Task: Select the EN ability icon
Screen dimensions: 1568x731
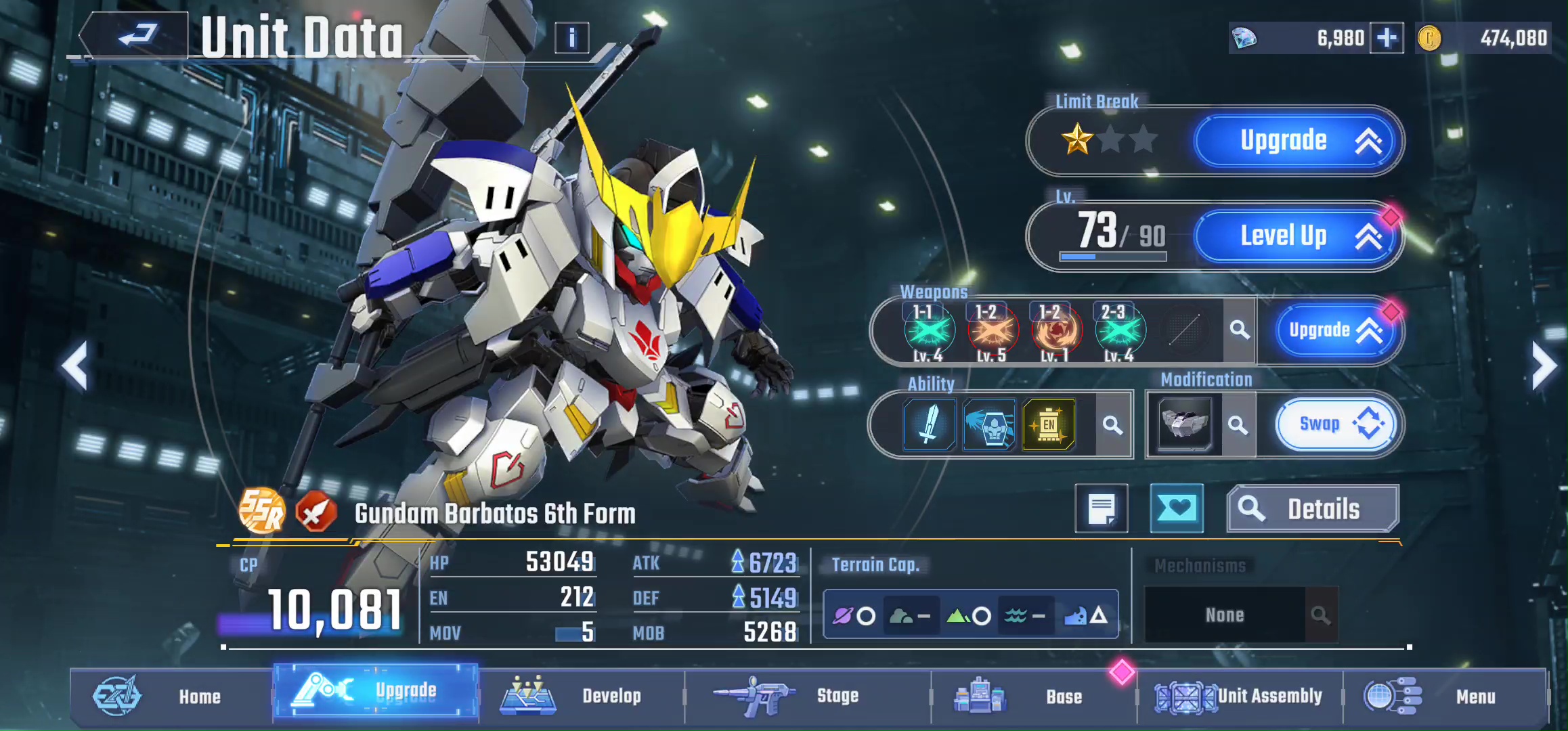Action: 1049,424
